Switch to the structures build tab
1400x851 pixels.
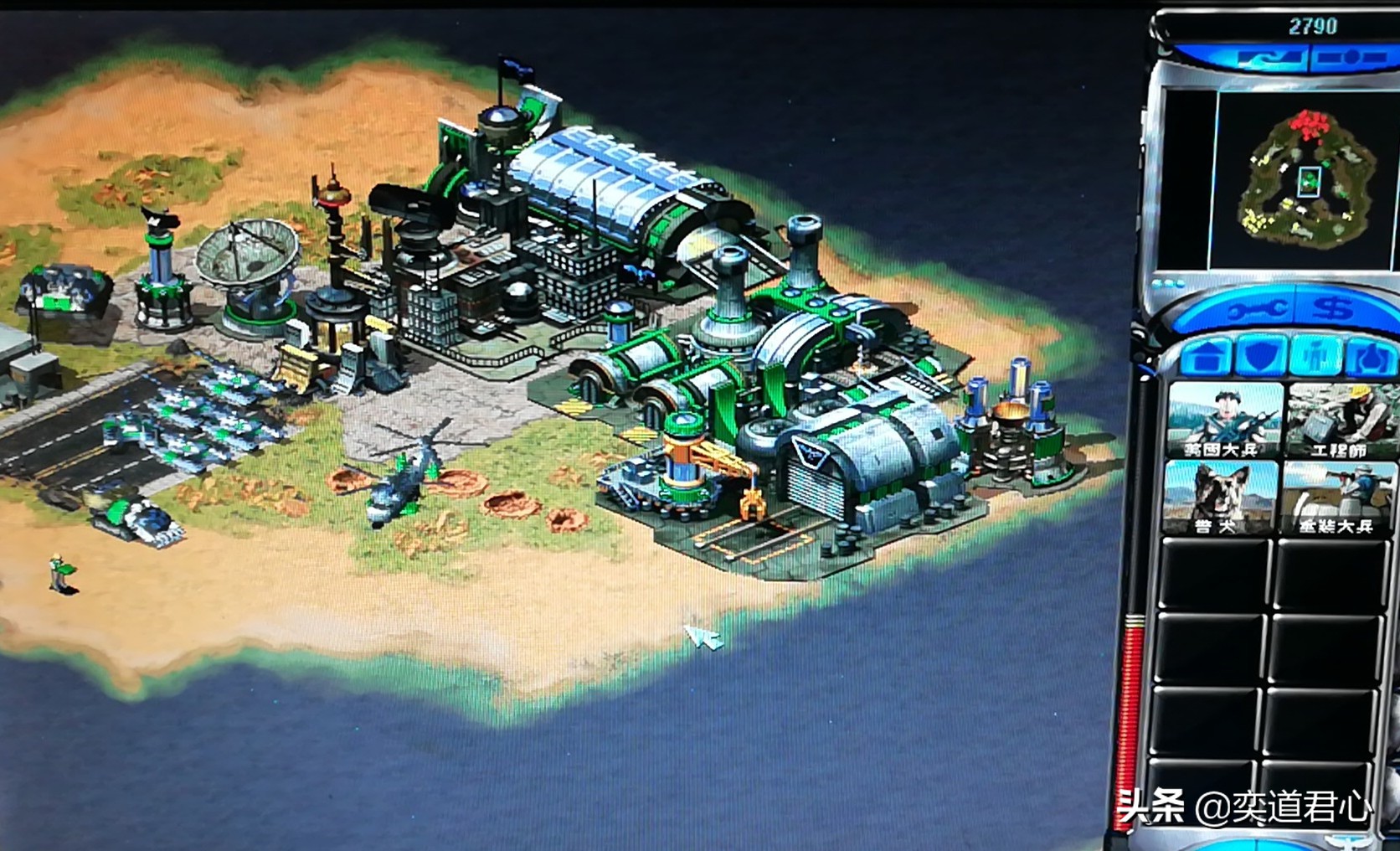click(1207, 357)
